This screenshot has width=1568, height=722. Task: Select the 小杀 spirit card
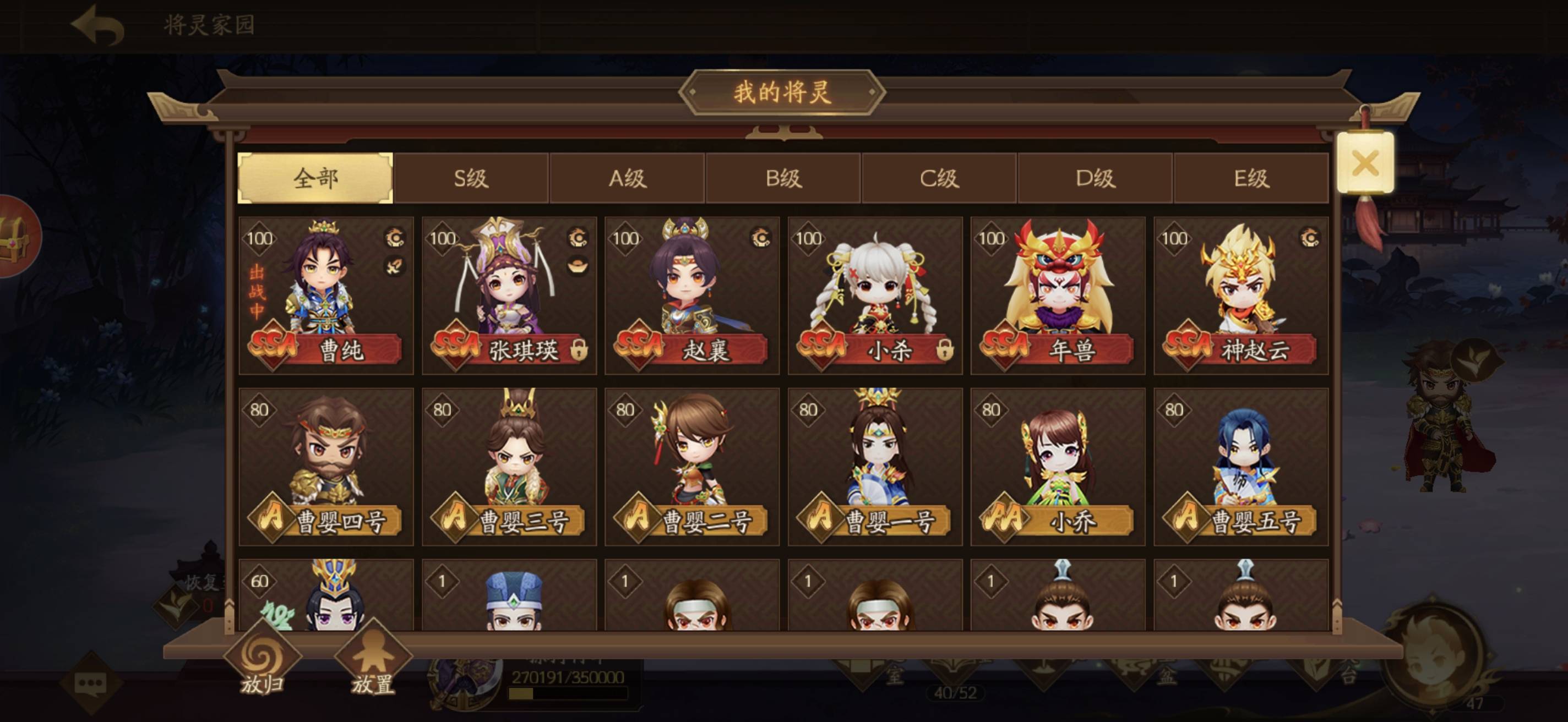tap(875, 296)
